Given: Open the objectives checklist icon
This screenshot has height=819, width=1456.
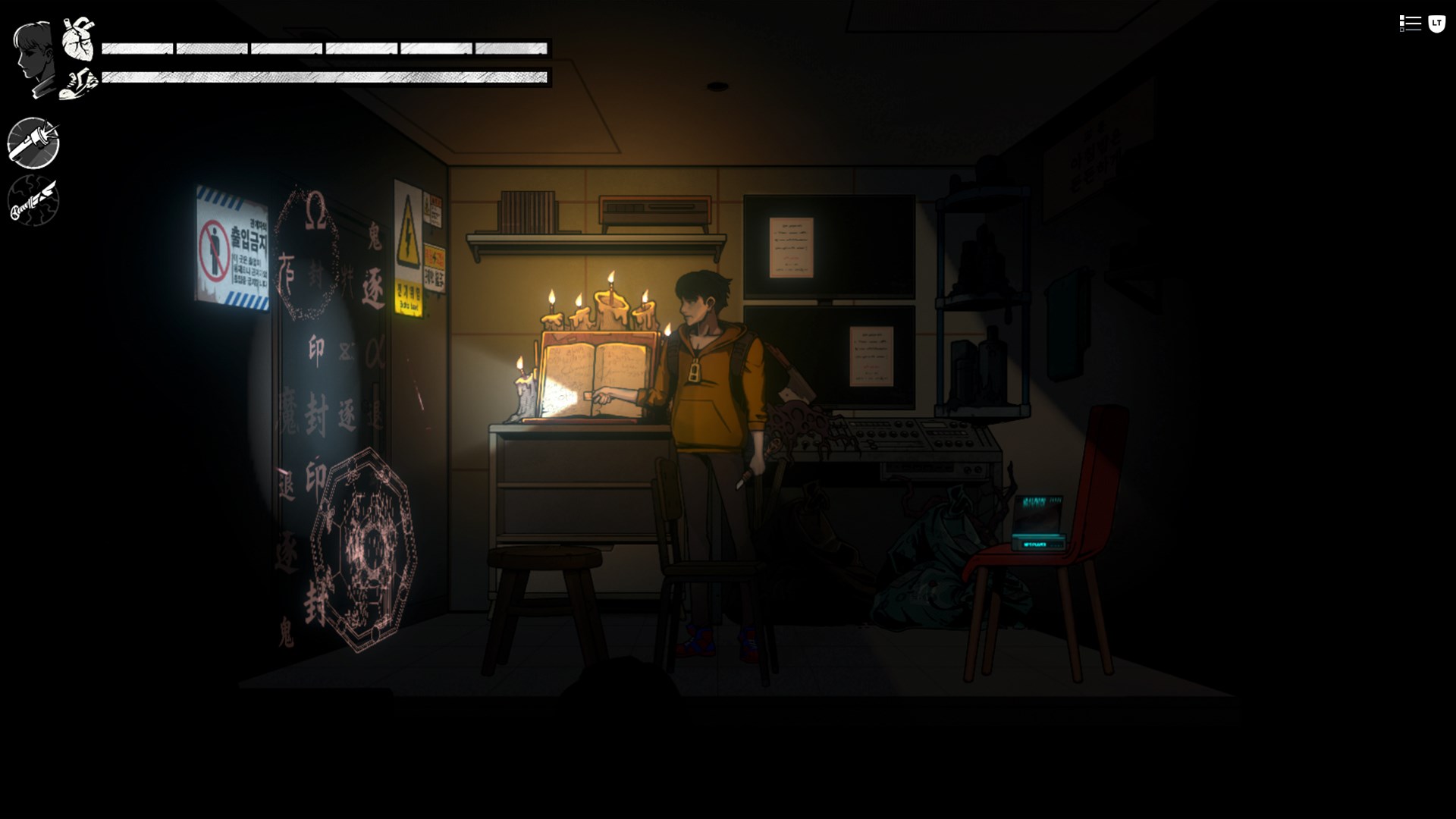Looking at the screenshot, I should pos(1410,24).
